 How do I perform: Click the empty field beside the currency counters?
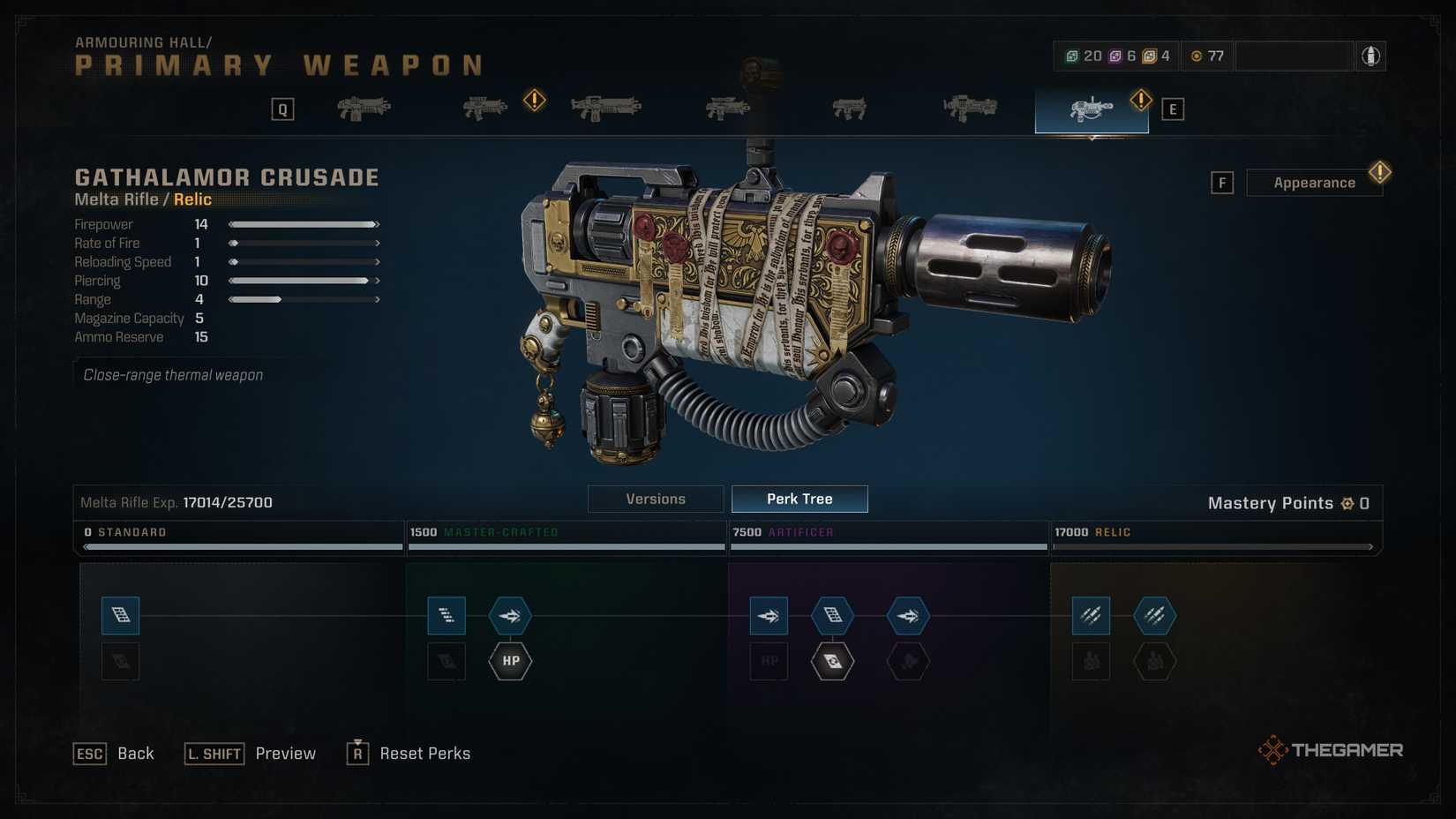[x=1293, y=55]
